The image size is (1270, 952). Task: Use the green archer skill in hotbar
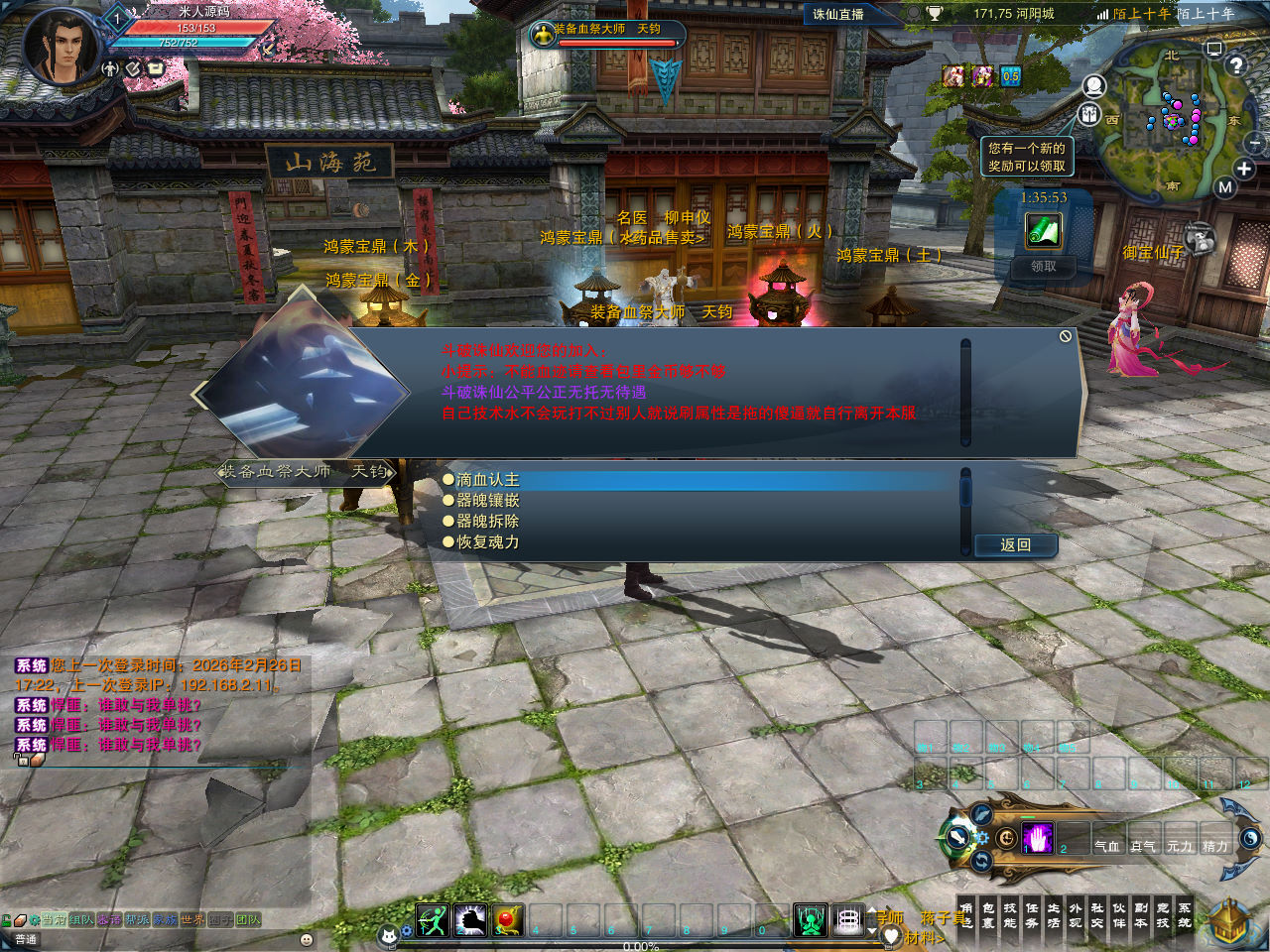433,920
